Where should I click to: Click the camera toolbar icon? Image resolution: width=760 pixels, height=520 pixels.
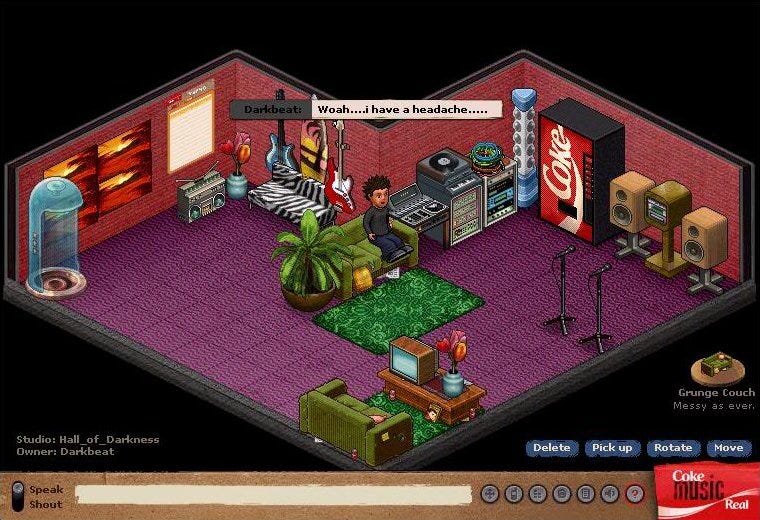point(561,493)
